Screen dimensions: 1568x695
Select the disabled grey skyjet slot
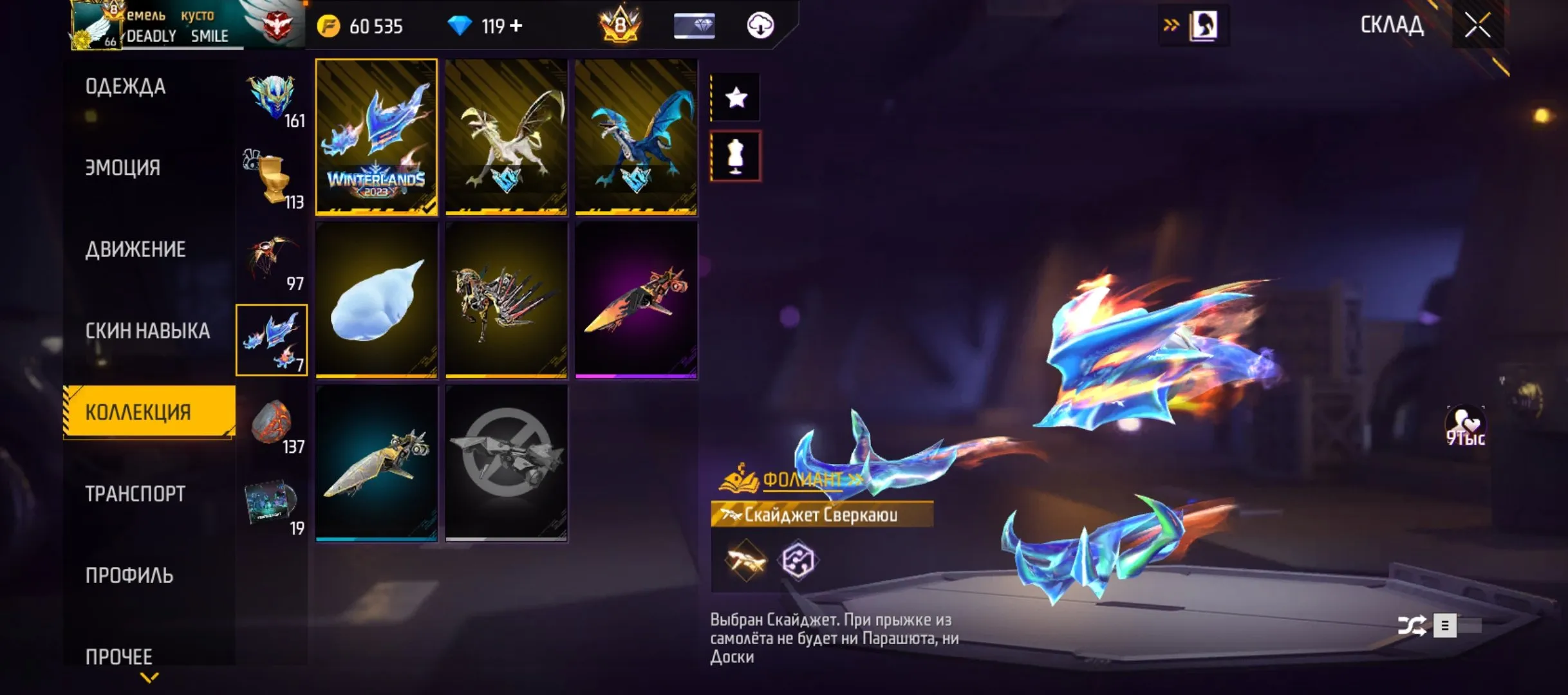[507, 463]
